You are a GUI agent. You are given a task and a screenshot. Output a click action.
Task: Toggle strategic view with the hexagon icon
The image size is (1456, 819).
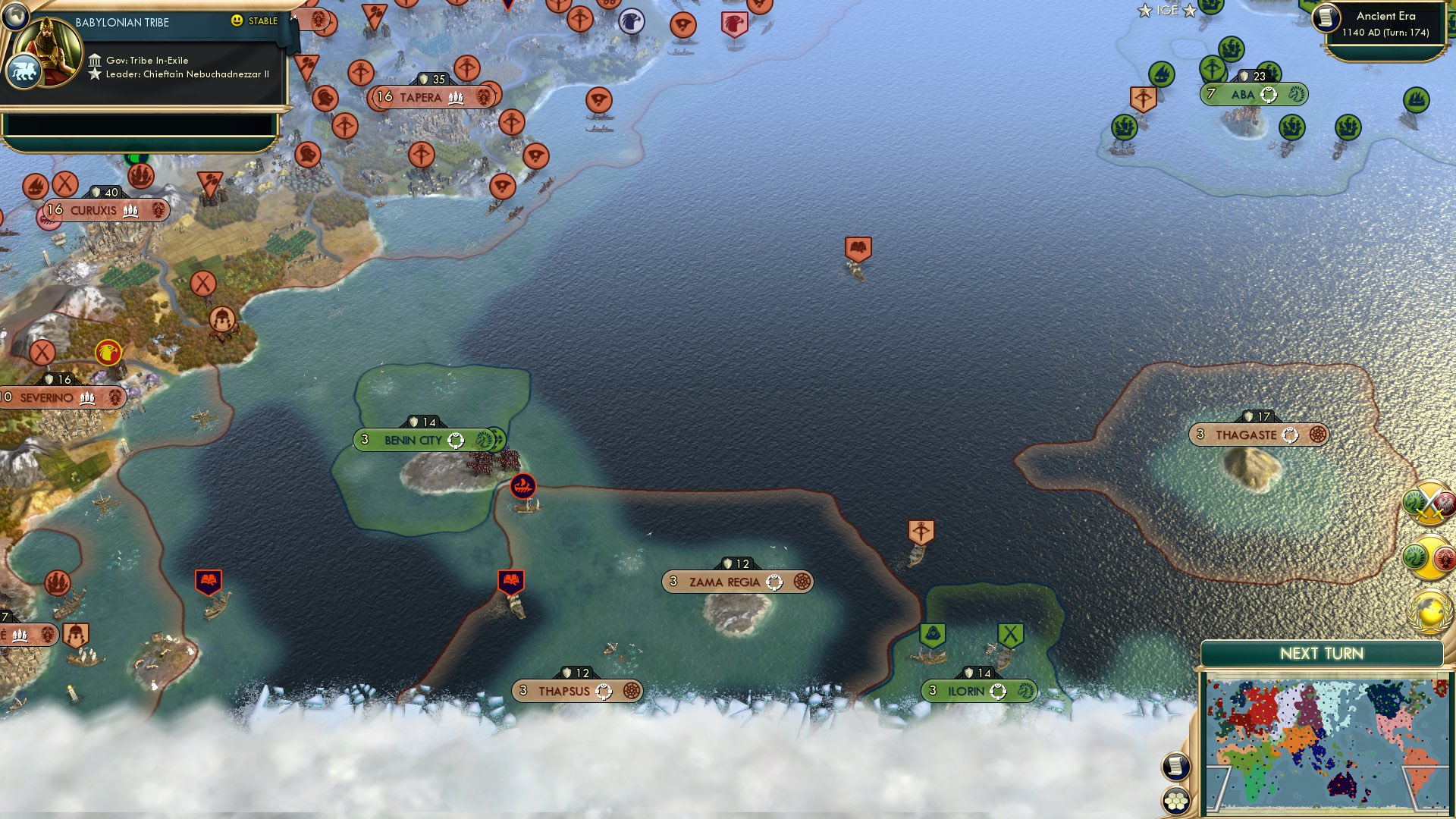pos(1175,801)
